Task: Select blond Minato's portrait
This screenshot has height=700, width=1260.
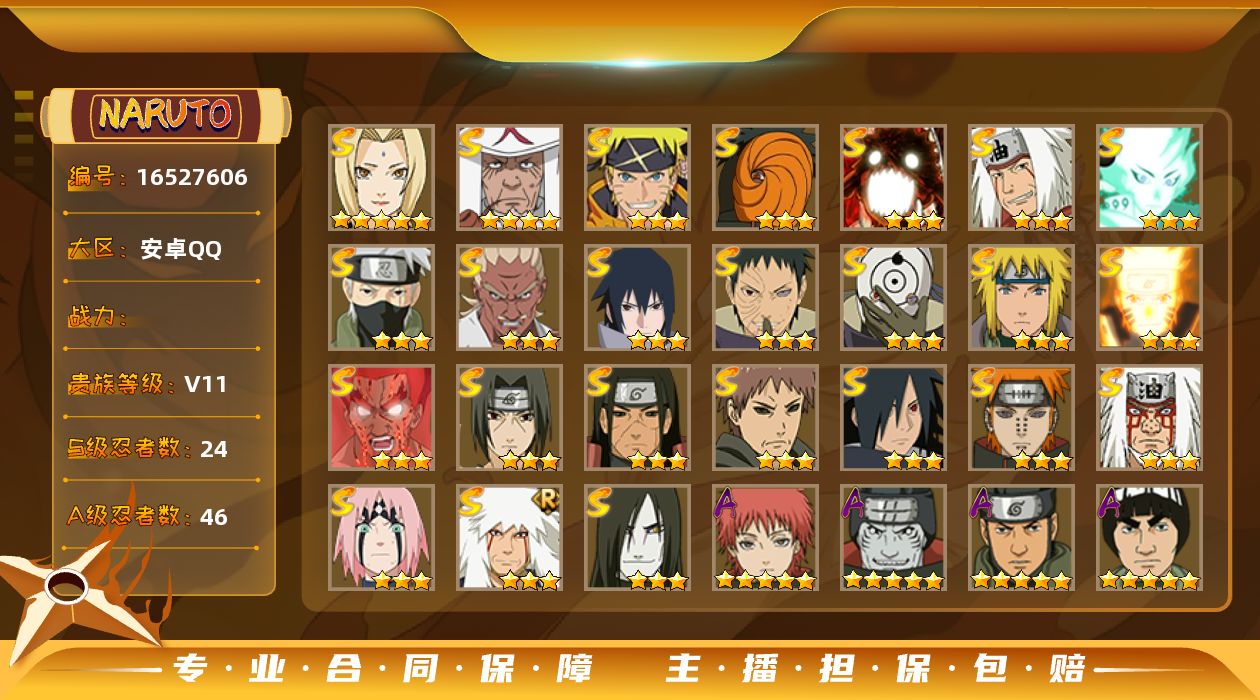Action: pyautogui.click(x=1021, y=298)
